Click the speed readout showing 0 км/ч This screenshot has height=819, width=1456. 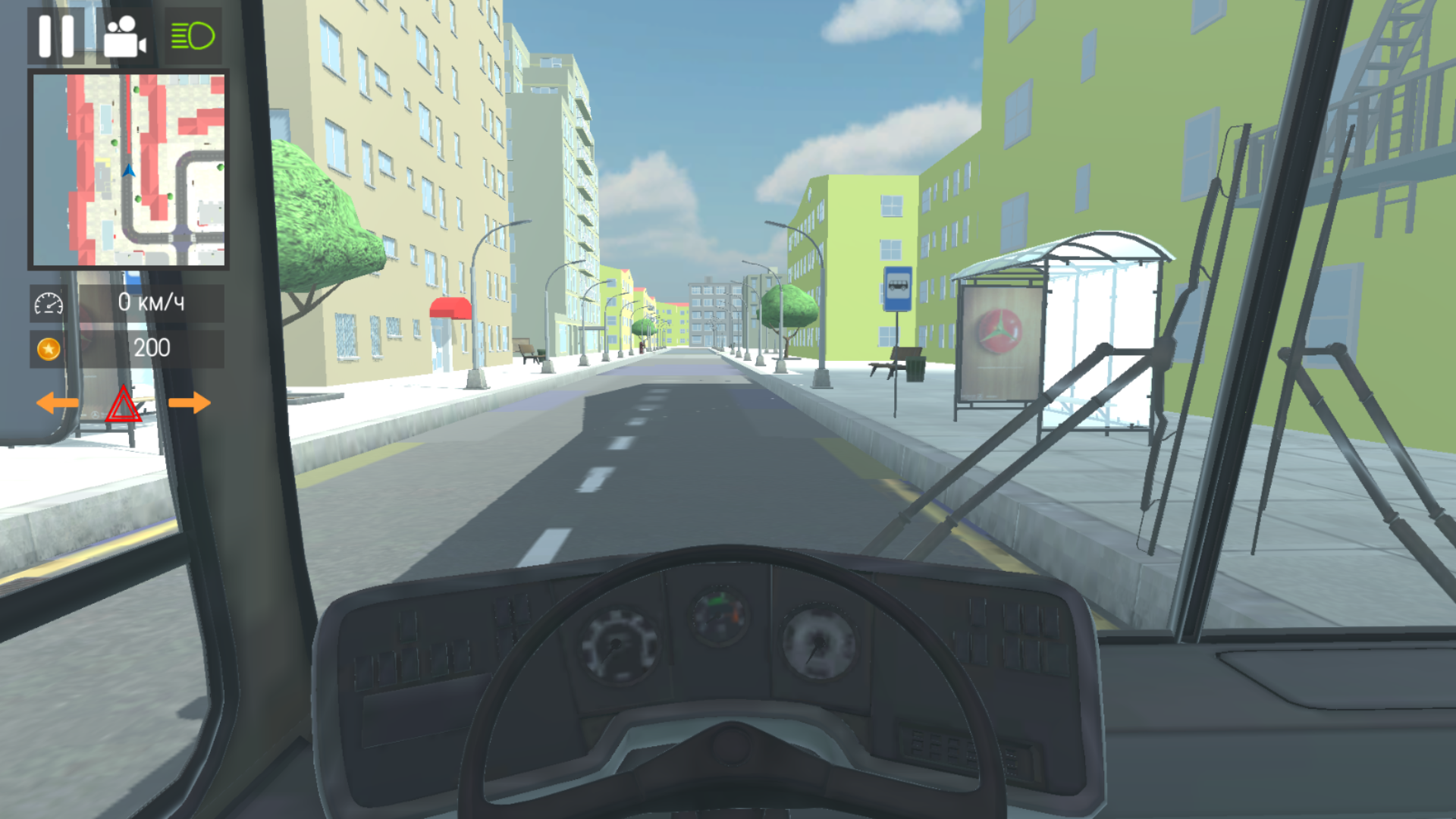point(152,303)
